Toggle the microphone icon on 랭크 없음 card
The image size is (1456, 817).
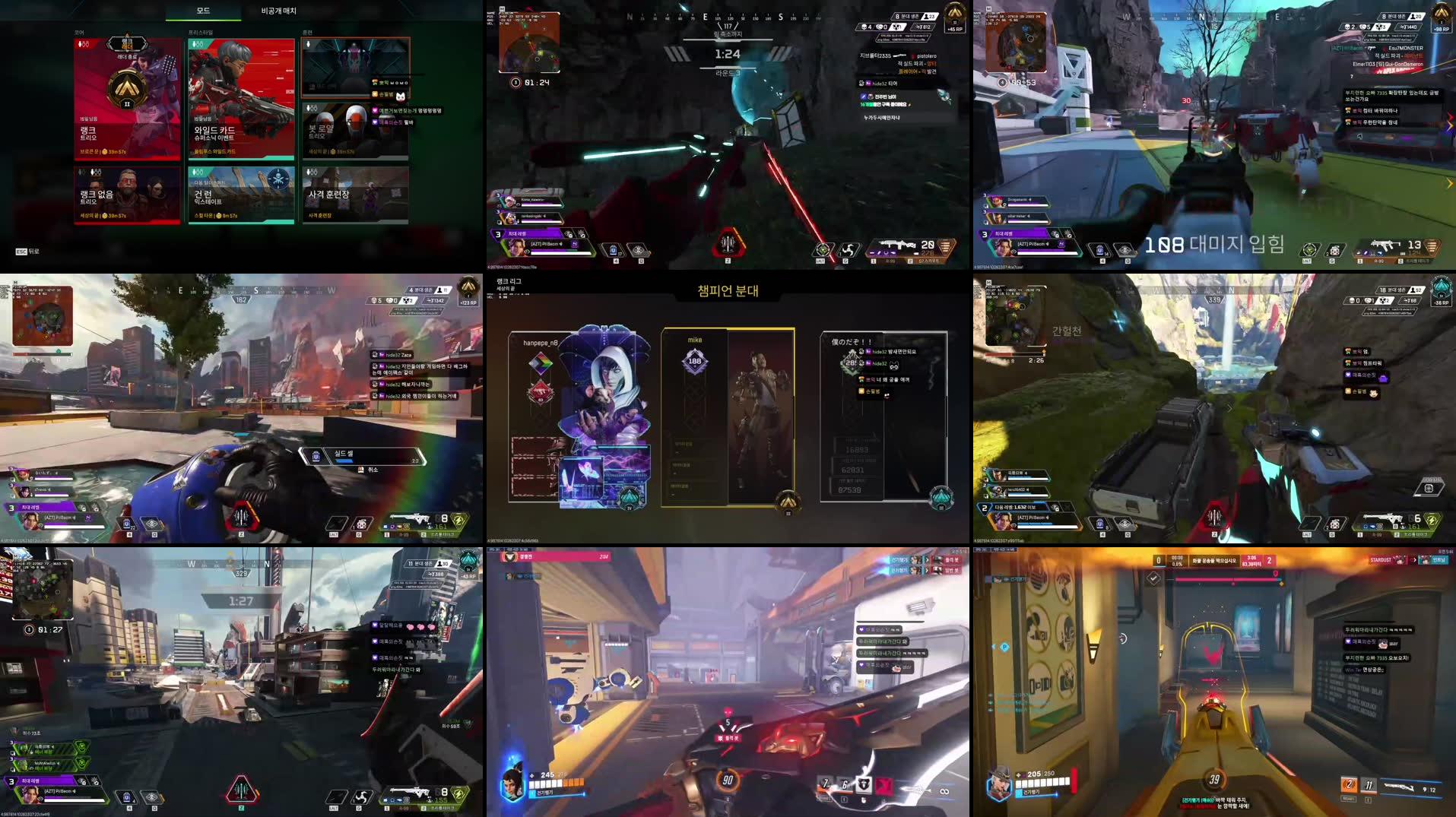(x=81, y=173)
